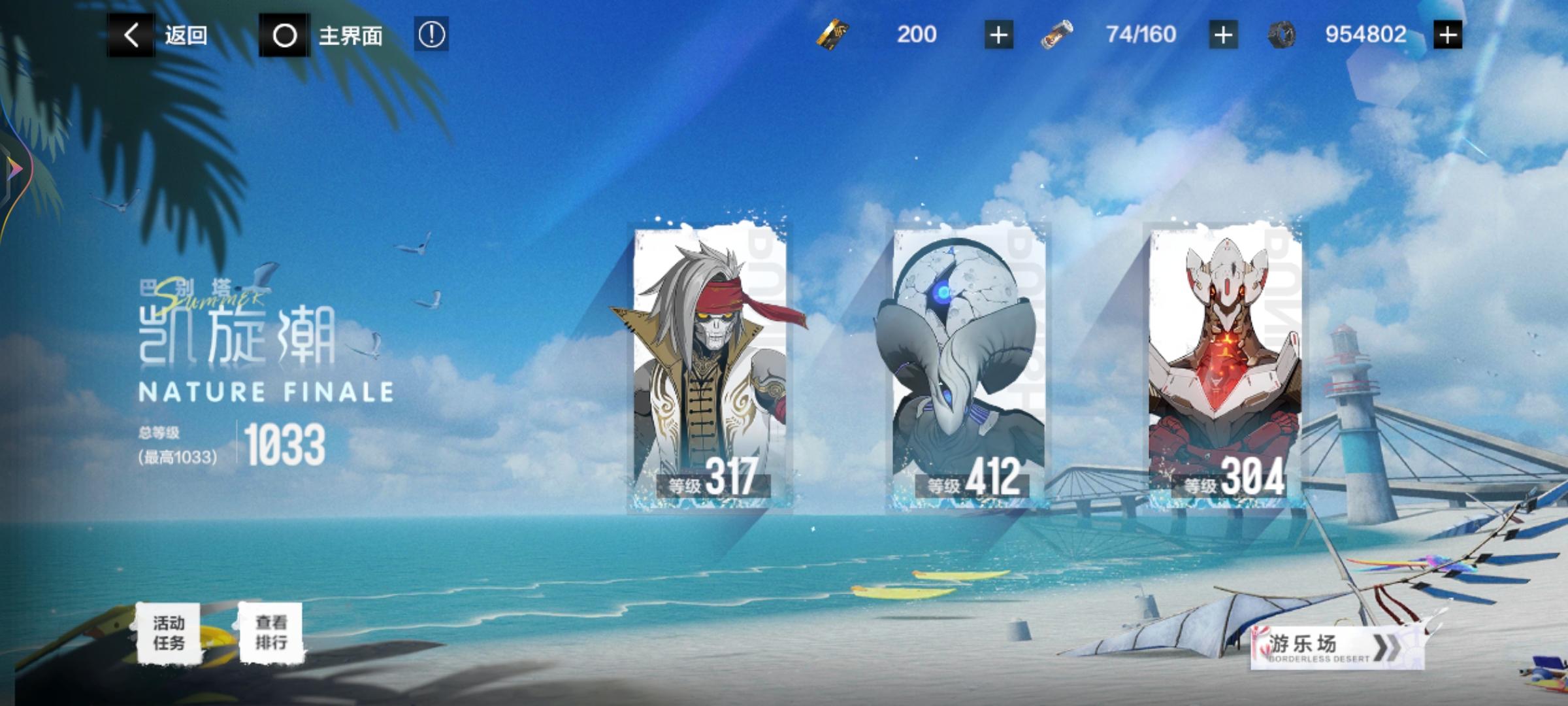Image resolution: width=1568 pixels, height=706 pixels.
Task: Click the black coin currency icon
Action: tap(1281, 35)
